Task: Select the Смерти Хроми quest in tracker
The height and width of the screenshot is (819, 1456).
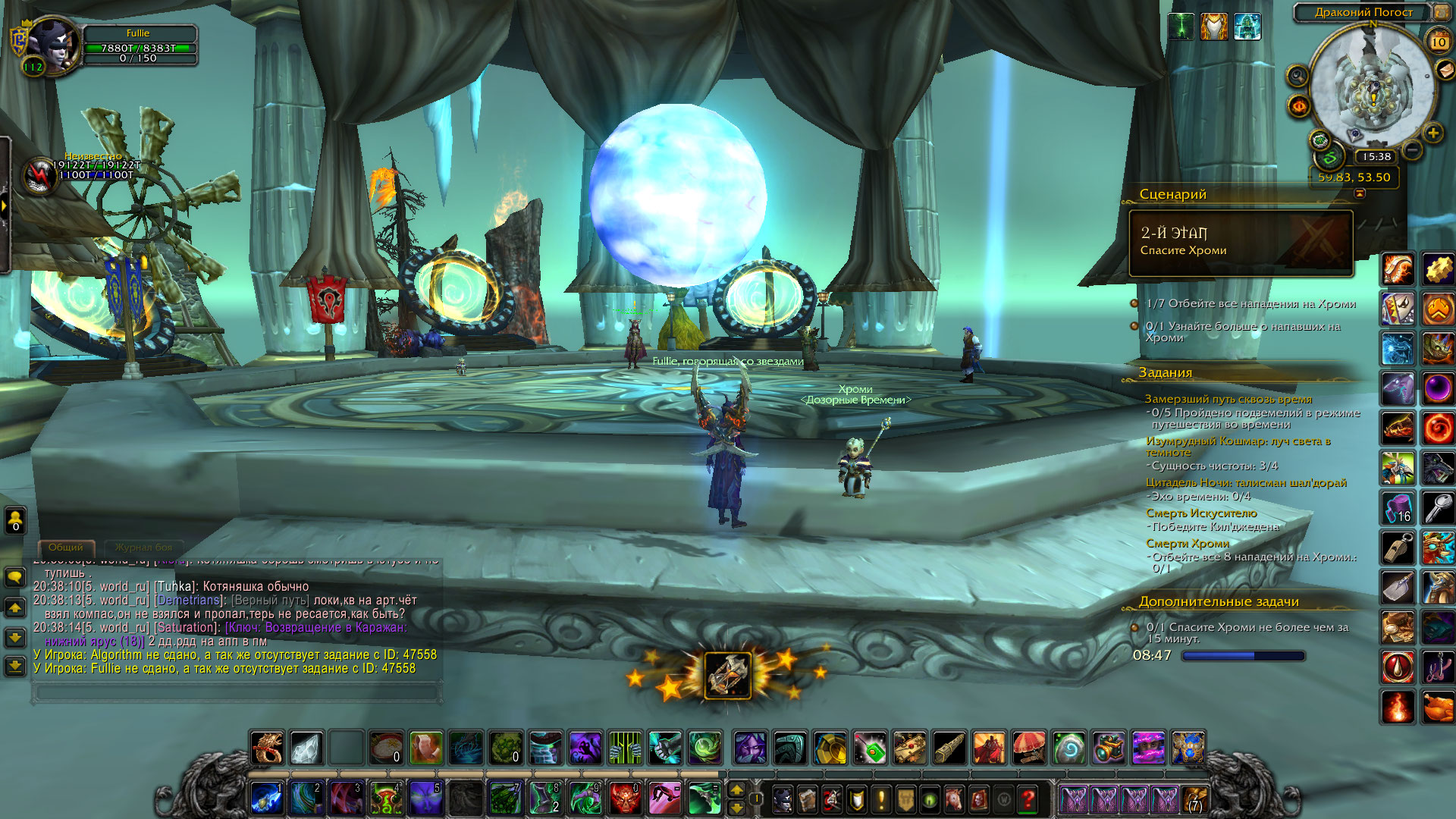Action: point(1187,543)
